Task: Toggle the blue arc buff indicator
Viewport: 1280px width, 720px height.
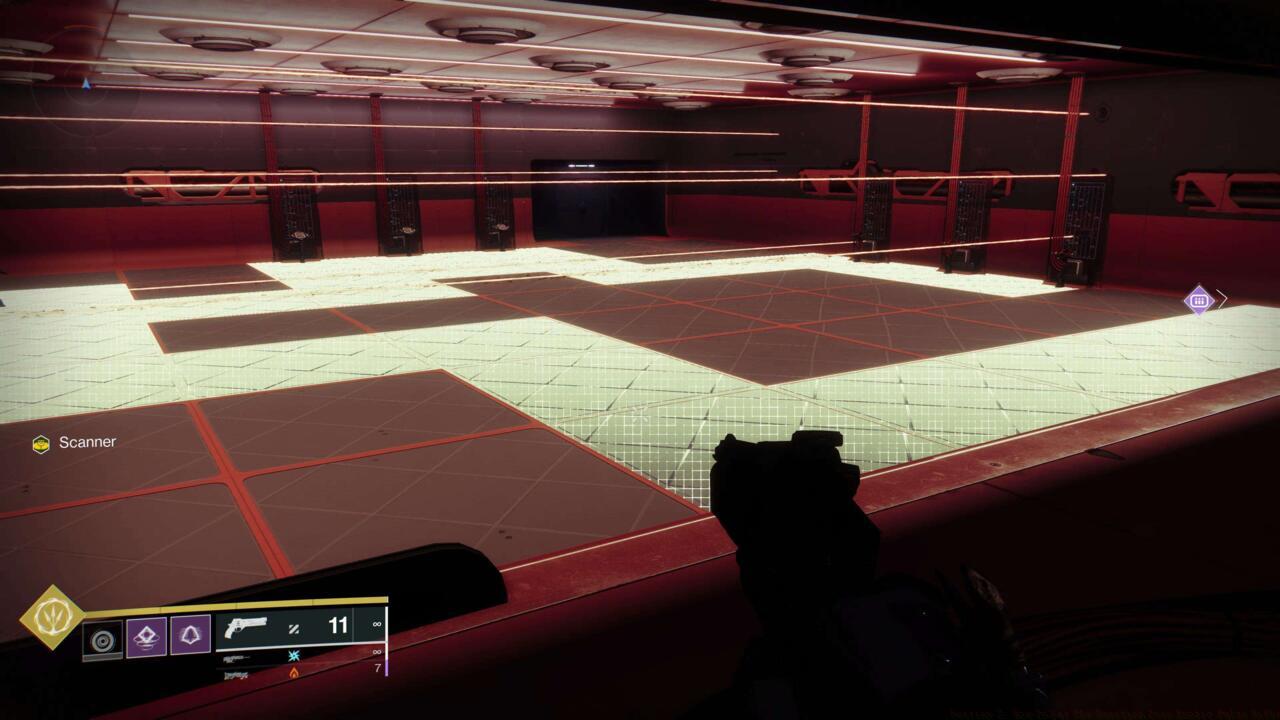Action: 294,657
